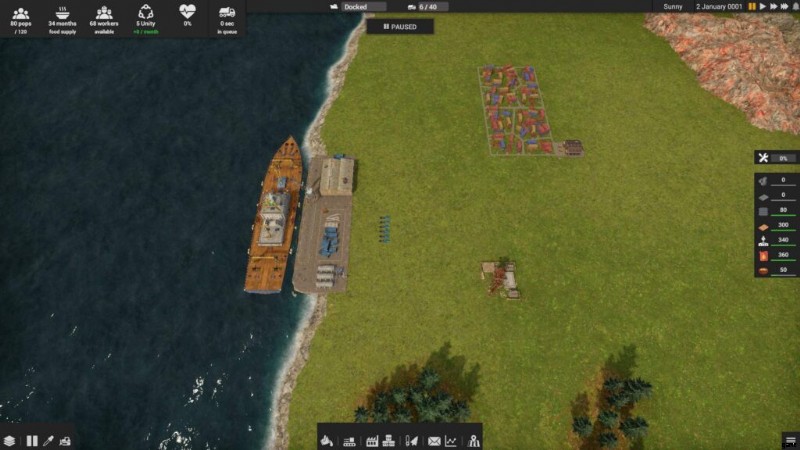800x450 pixels.
Task: Open the conveyor transport build menu
Action: [349, 440]
